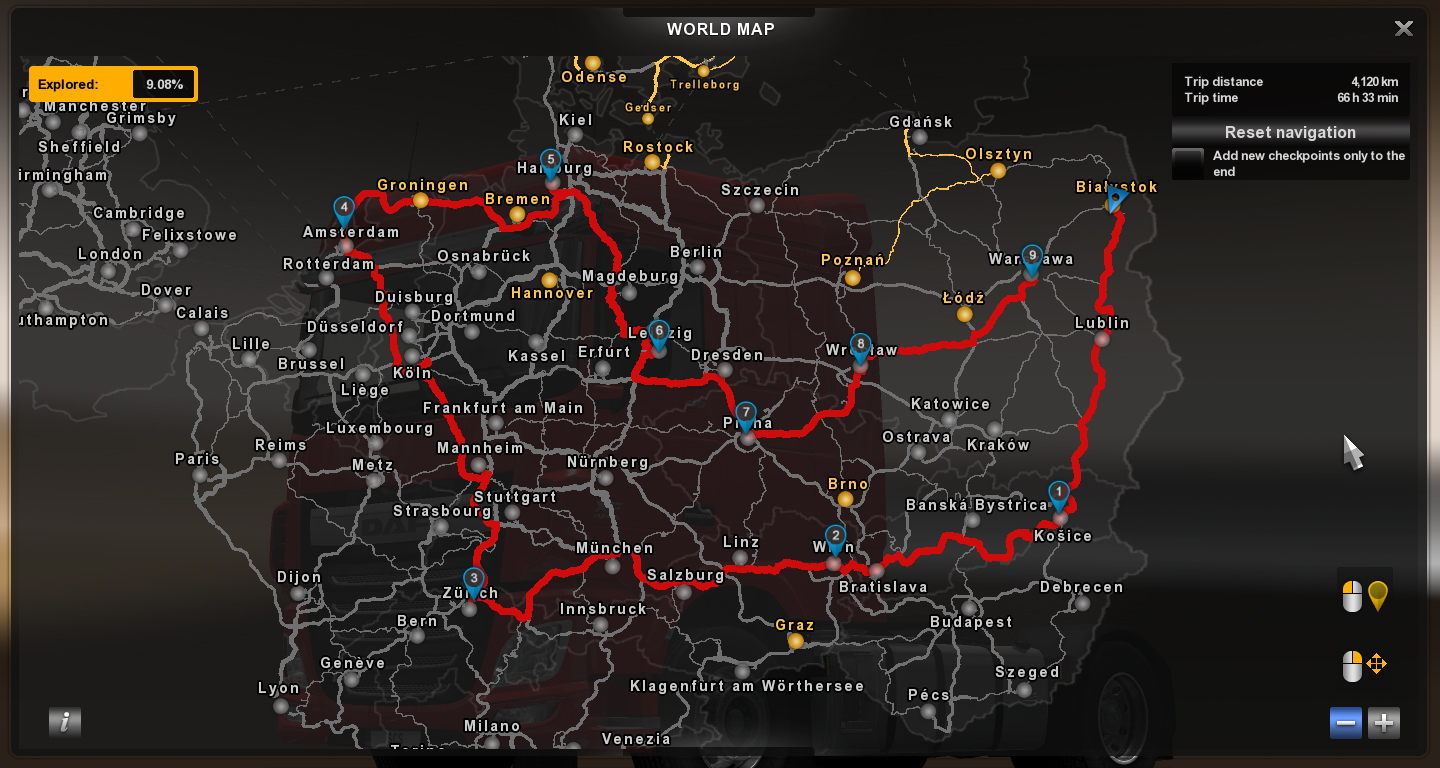
Task: Click waypoint marker 6 at Leipzig
Action: tap(659, 330)
